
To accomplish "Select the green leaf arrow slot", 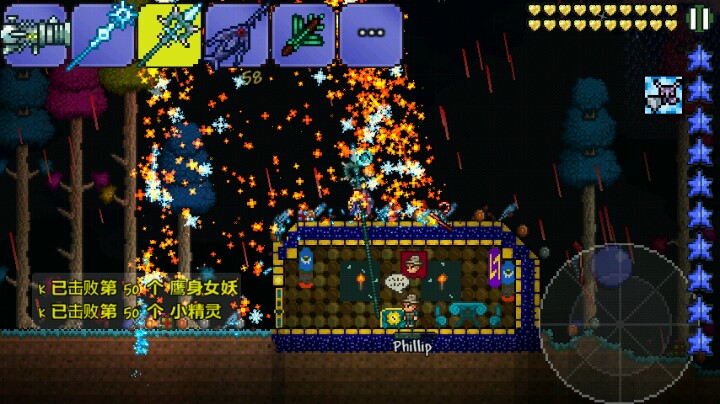I will (302, 35).
